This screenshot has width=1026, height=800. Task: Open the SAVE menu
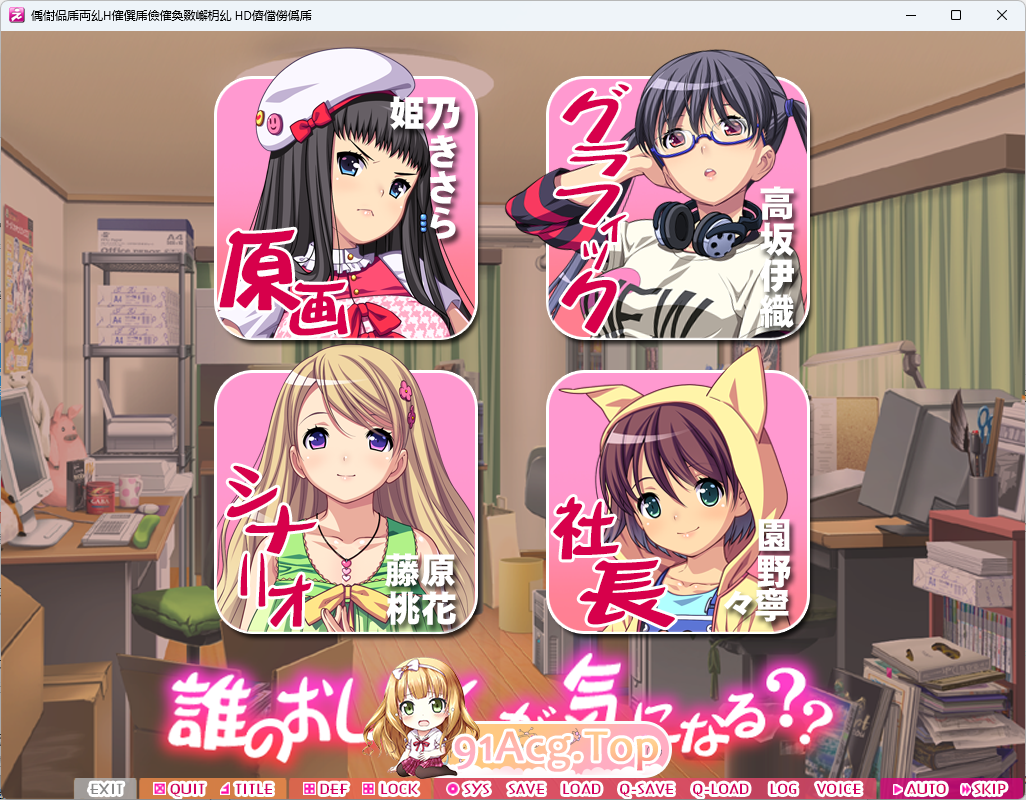[526, 789]
